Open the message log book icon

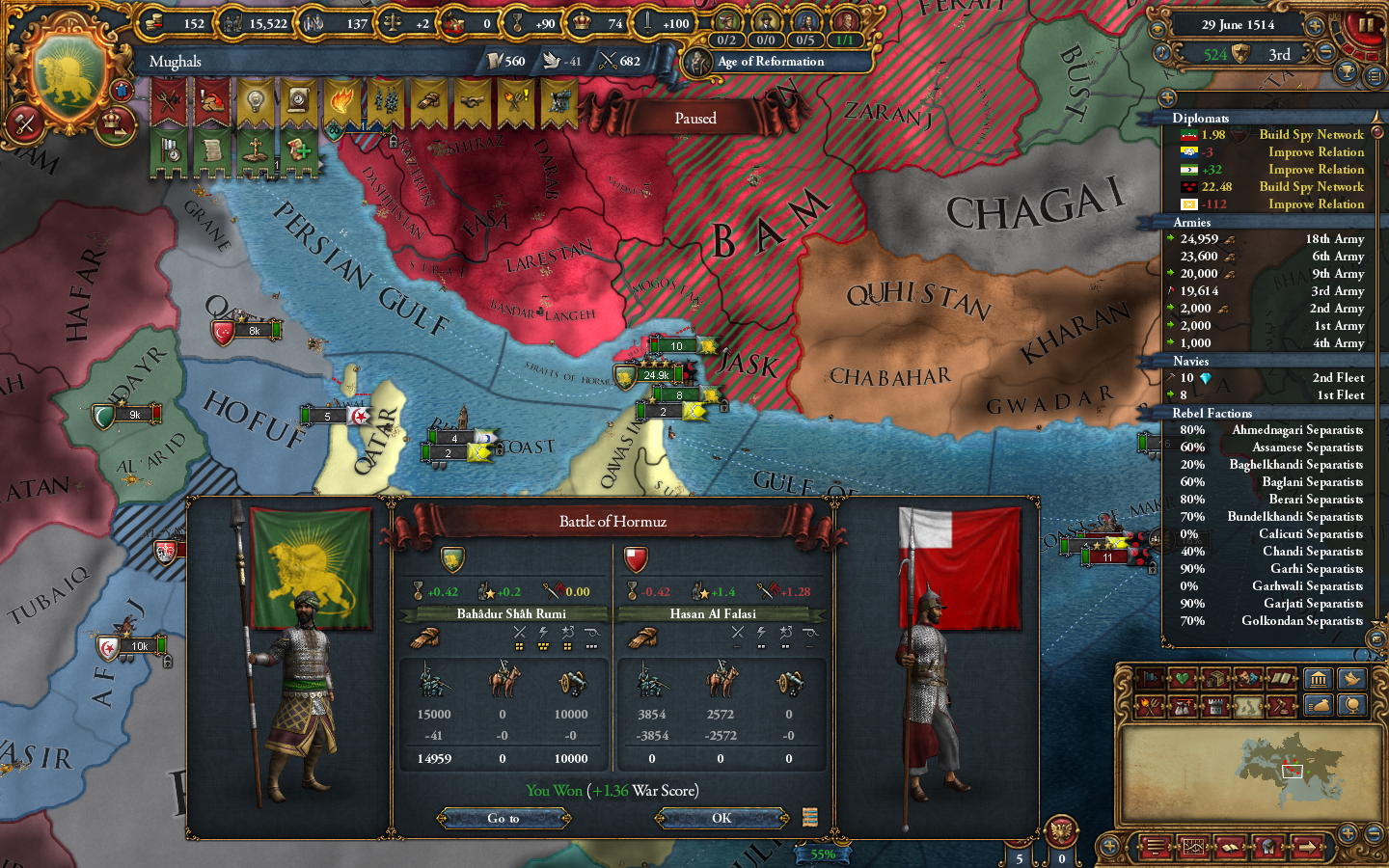[x=1231, y=847]
